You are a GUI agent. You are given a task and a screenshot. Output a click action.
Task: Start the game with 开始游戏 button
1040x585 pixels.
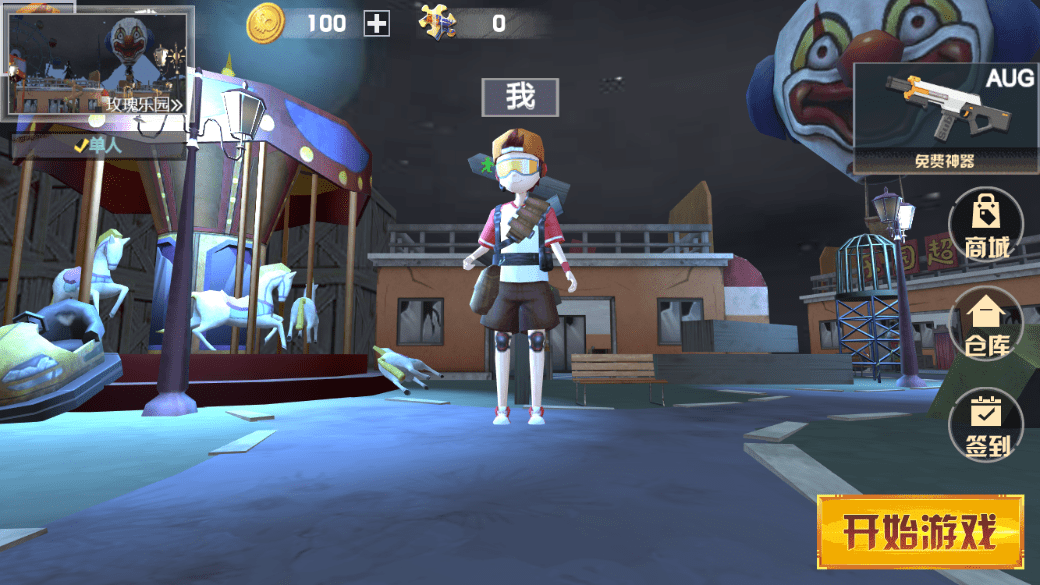(920, 531)
